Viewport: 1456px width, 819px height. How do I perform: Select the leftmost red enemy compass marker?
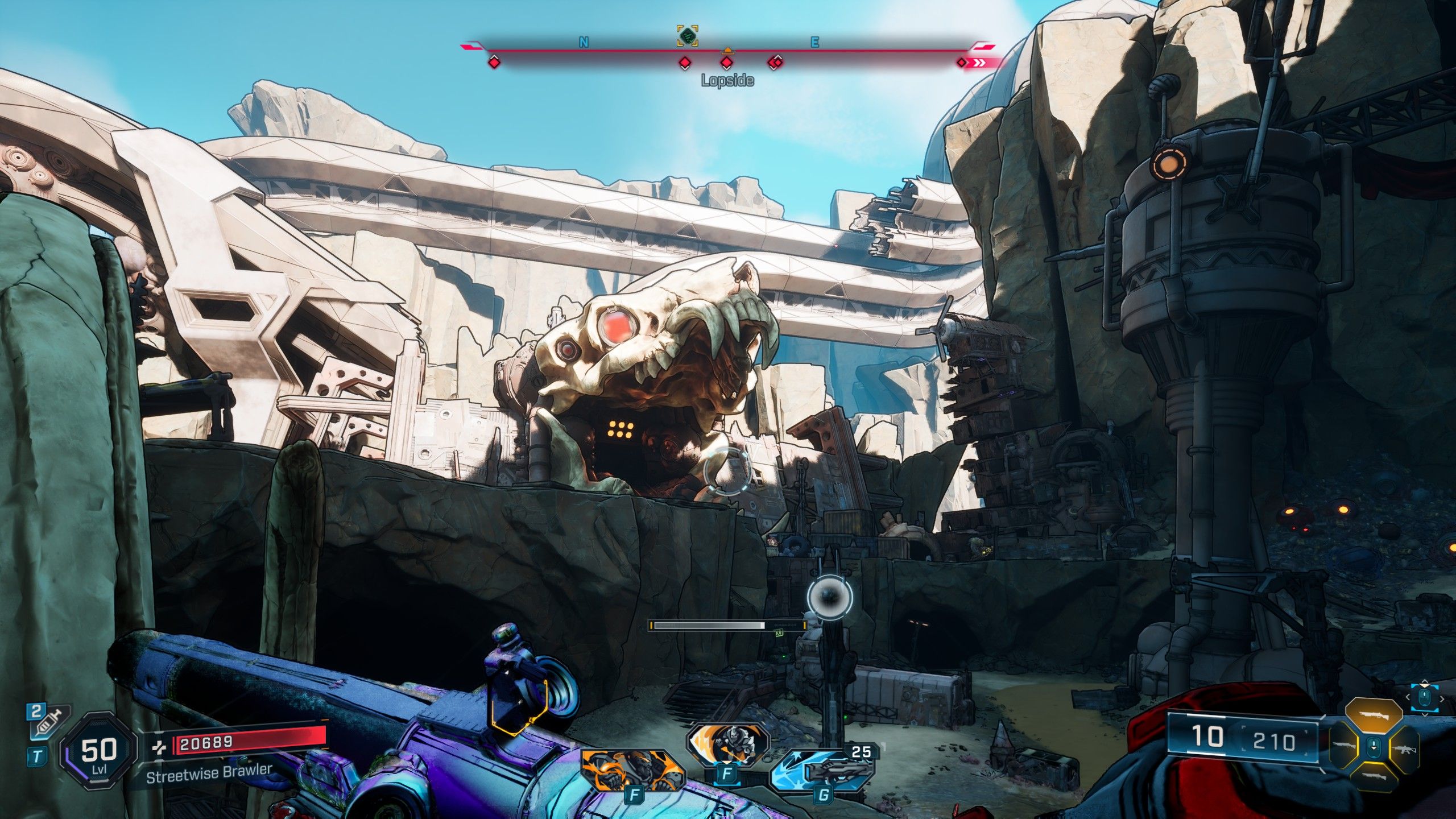(494, 62)
